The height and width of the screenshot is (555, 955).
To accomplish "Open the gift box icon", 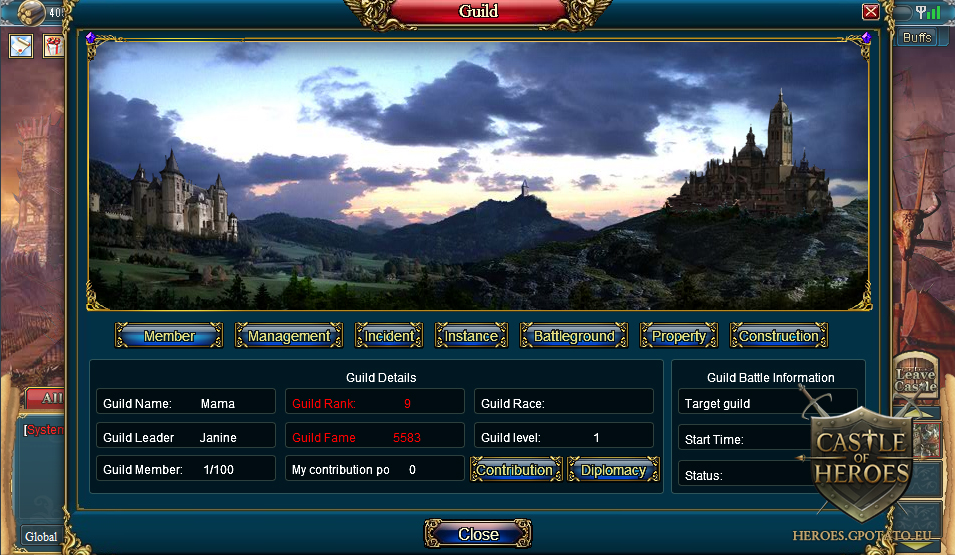I will coord(53,46).
